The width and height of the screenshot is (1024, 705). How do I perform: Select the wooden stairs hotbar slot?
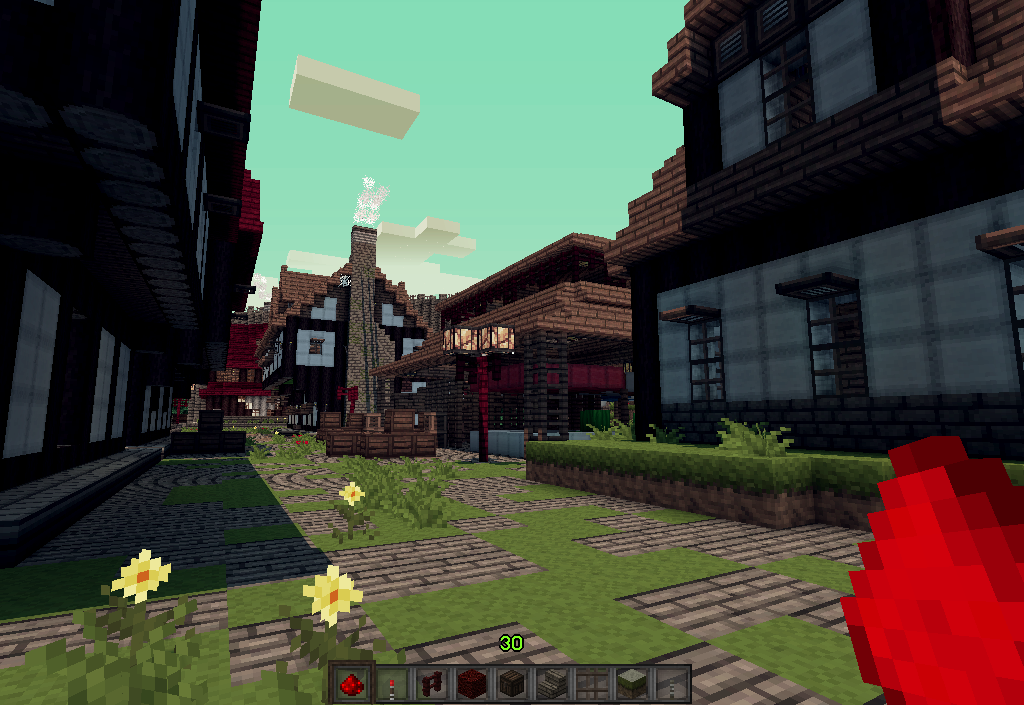coord(552,685)
